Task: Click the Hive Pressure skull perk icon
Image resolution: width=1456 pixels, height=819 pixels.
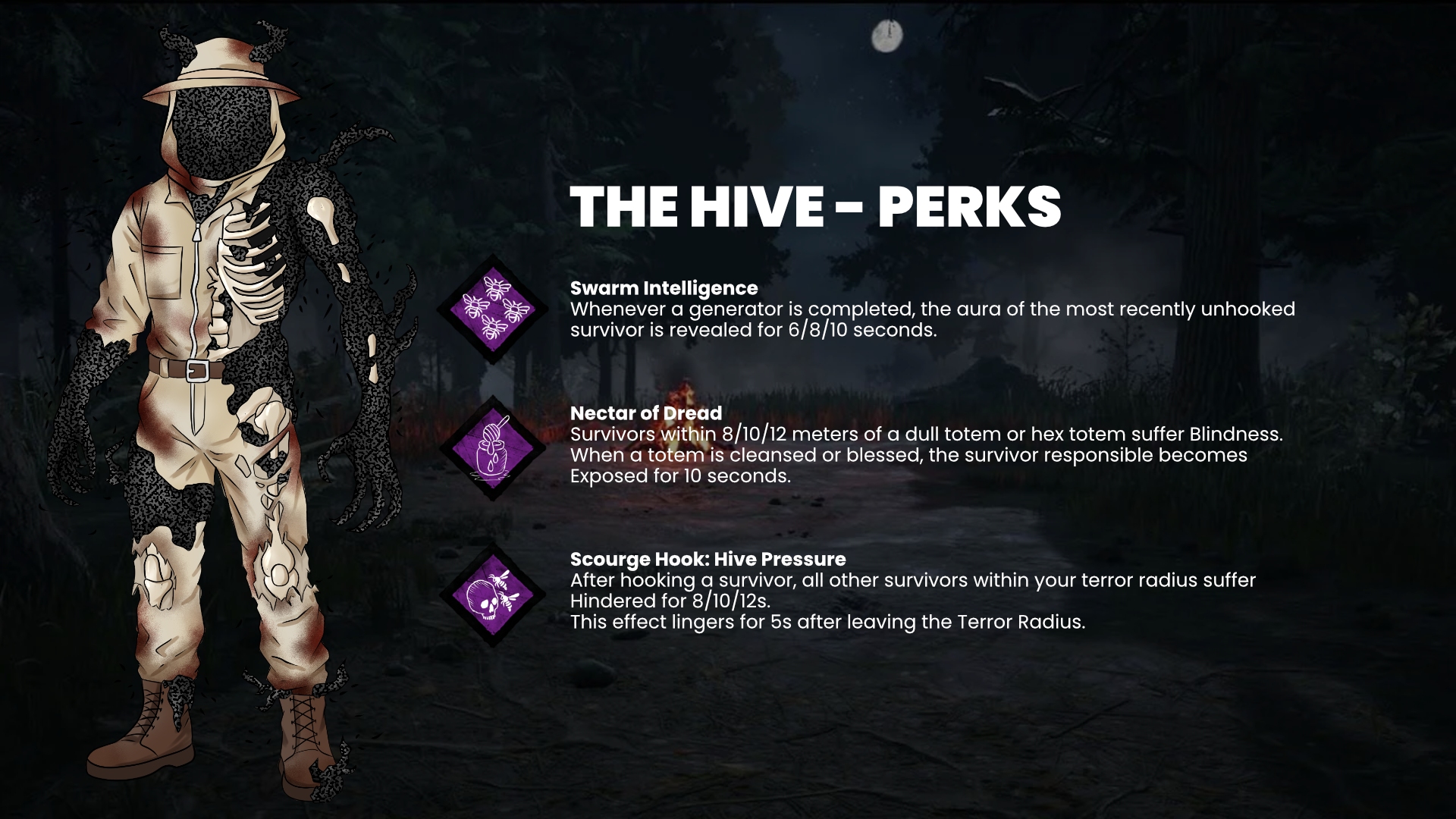Action: (492, 595)
